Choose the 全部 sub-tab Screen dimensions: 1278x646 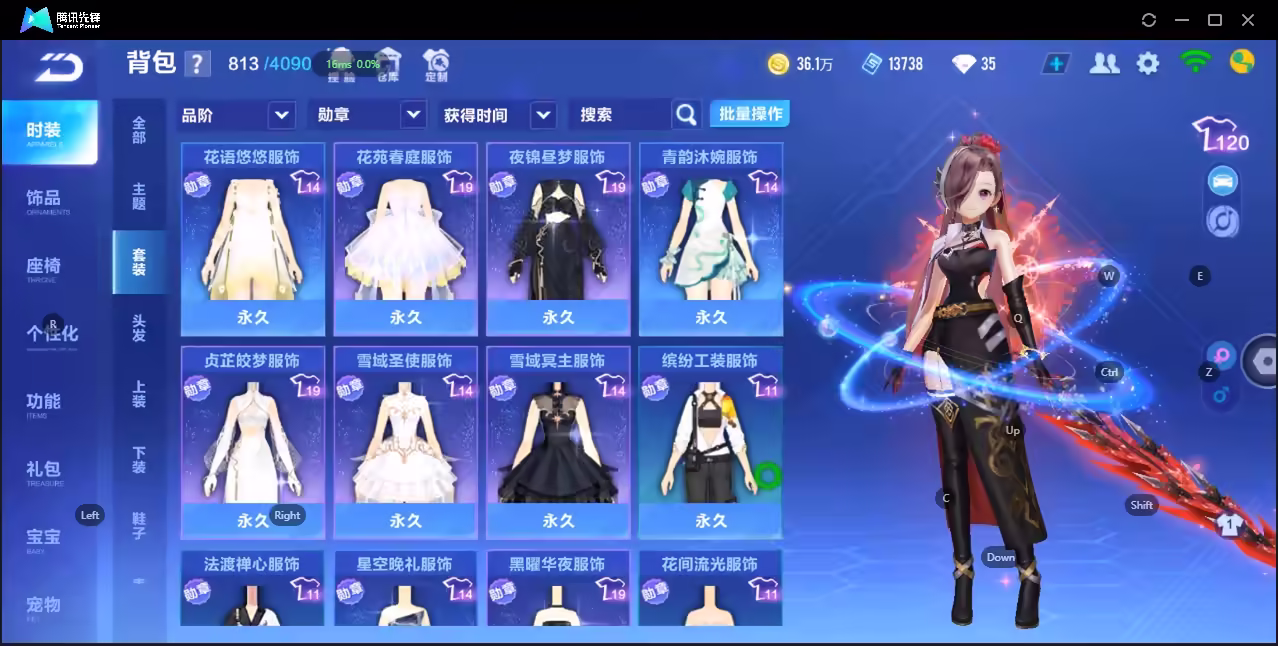(x=139, y=130)
